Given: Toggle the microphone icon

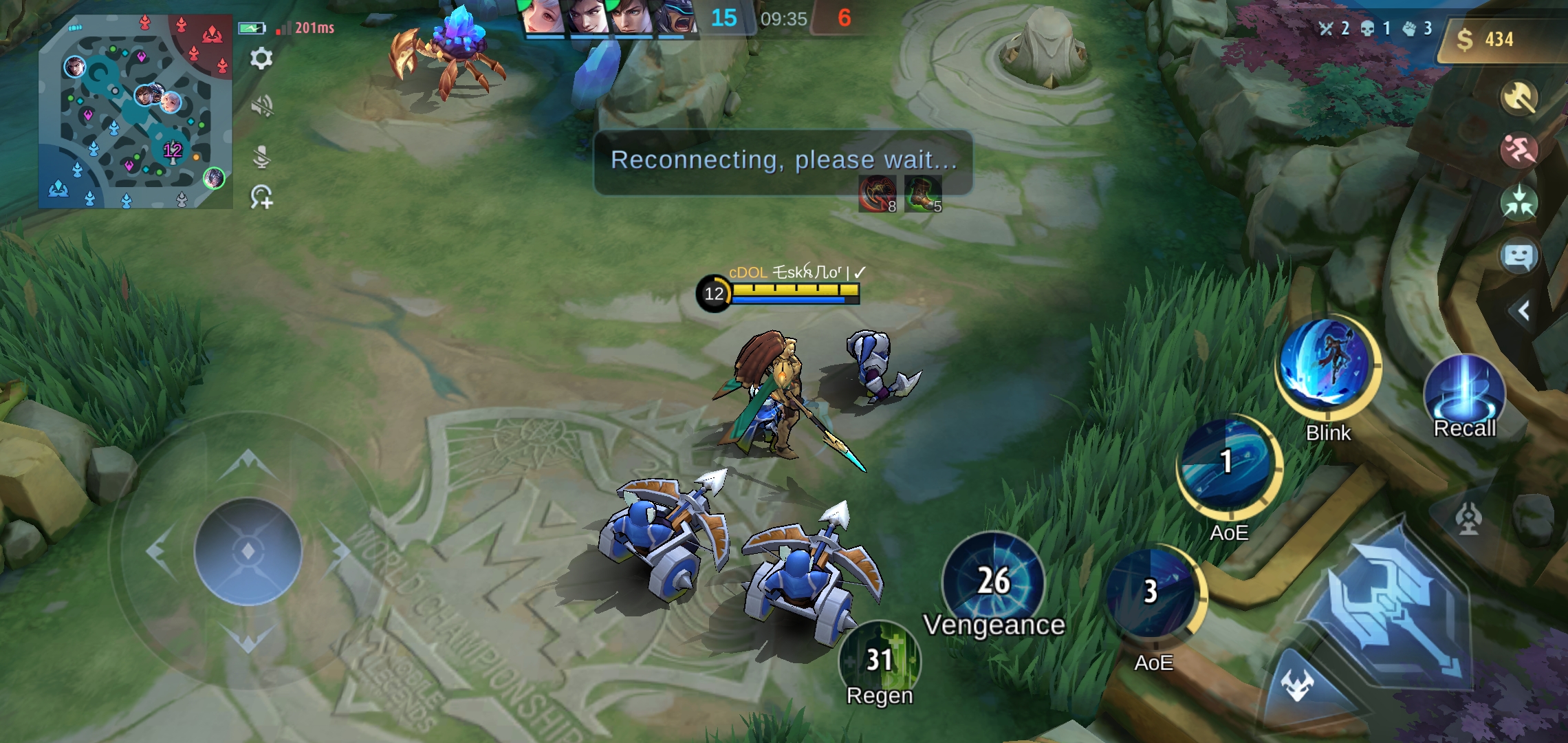Looking at the screenshot, I should tap(261, 157).
